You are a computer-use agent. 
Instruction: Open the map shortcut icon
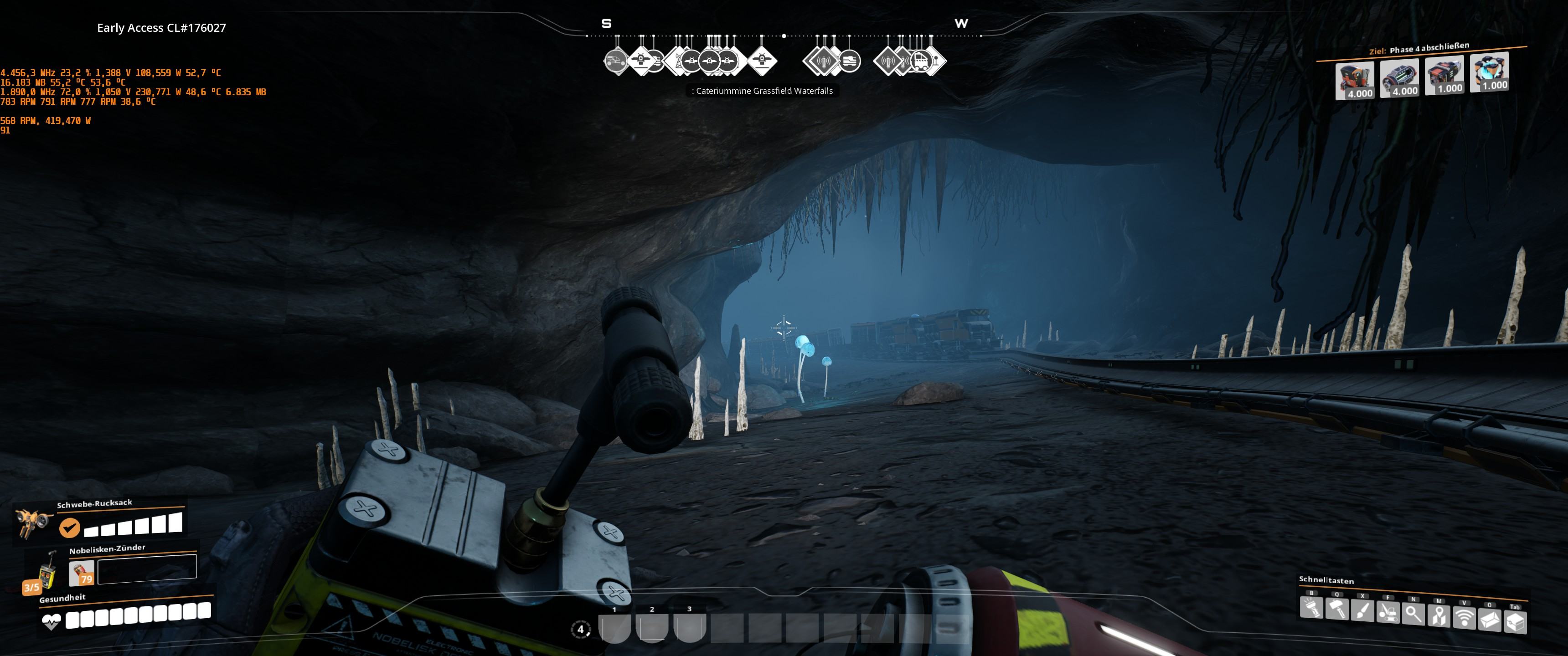1439,616
